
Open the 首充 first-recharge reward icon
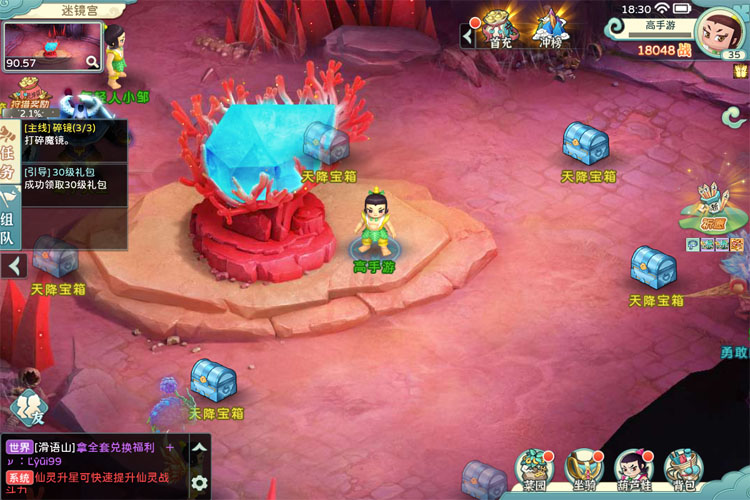497,28
